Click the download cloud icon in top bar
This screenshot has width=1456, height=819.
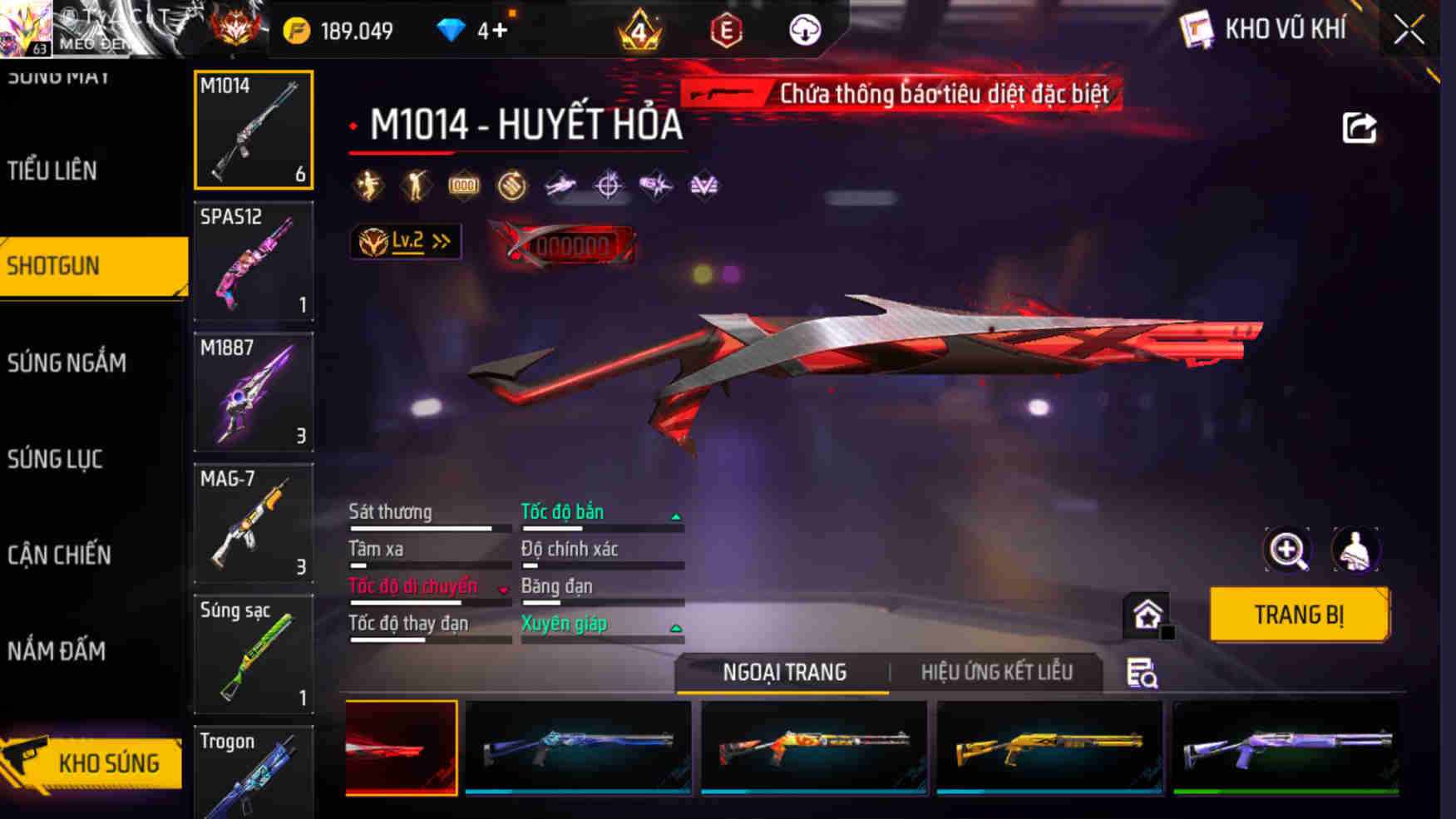tap(804, 30)
